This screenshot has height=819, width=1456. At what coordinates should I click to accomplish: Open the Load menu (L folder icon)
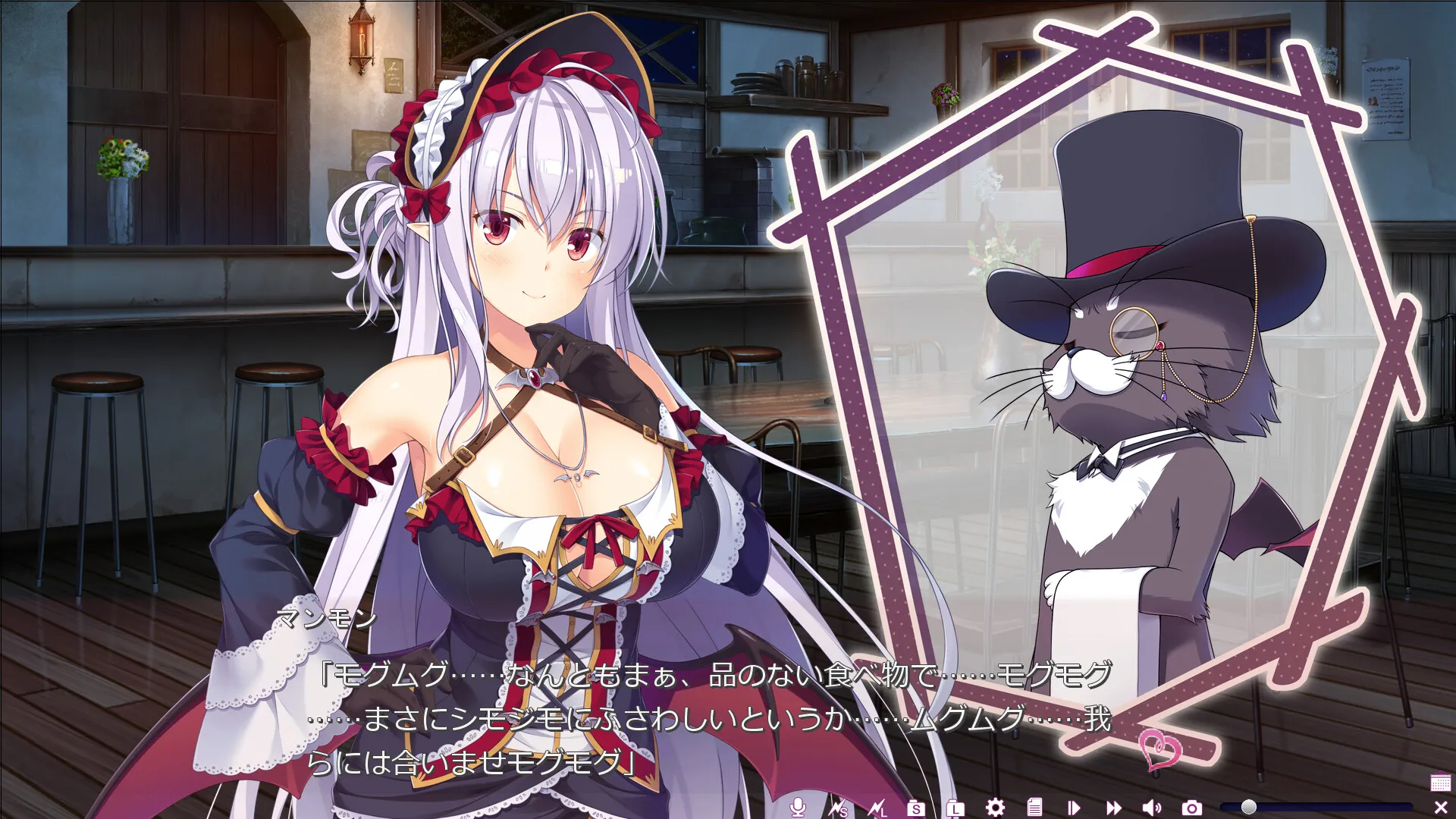(x=955, y=808)
